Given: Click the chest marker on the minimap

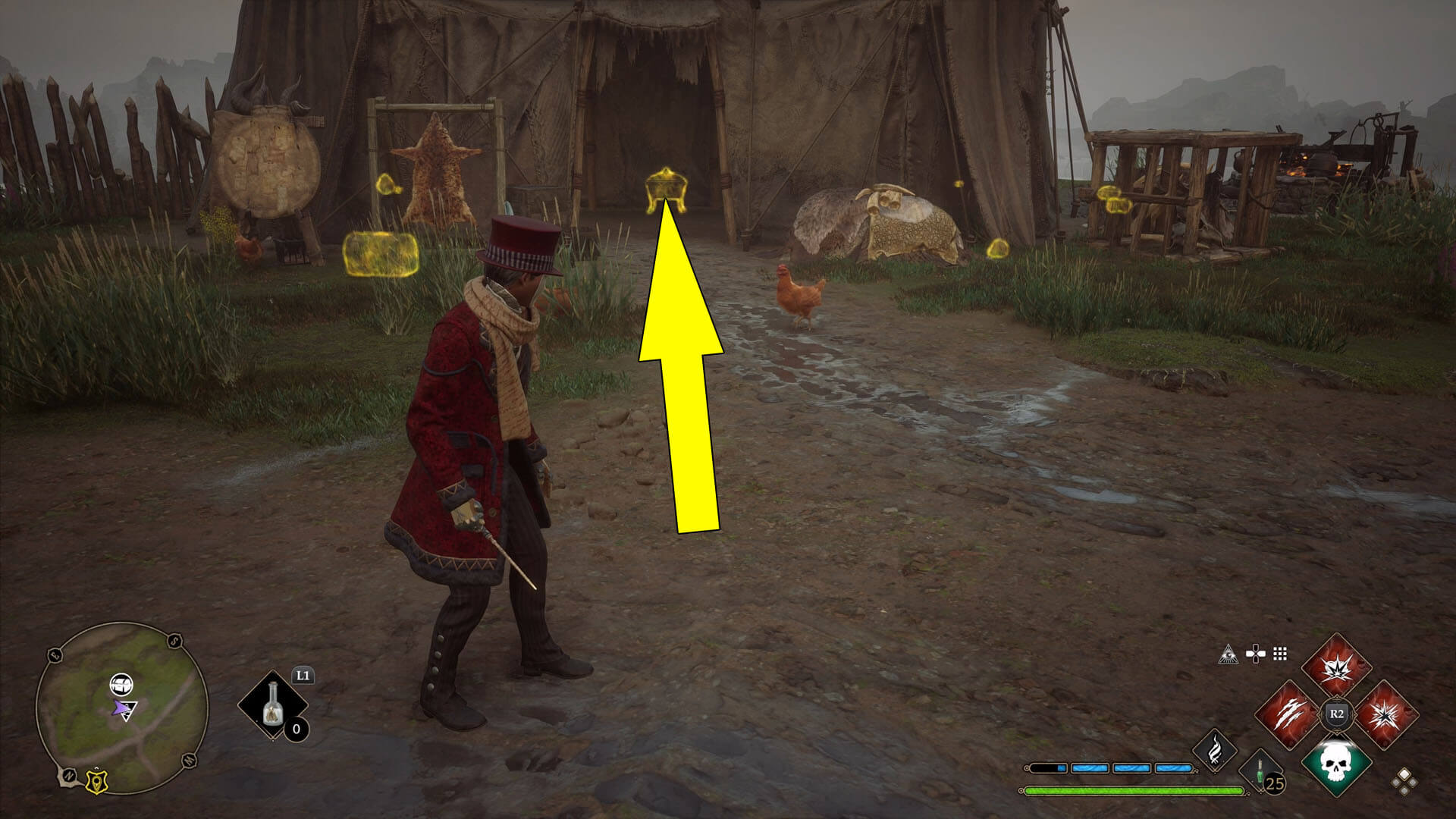Looking at the screenshot, I should tap(121, 684).
